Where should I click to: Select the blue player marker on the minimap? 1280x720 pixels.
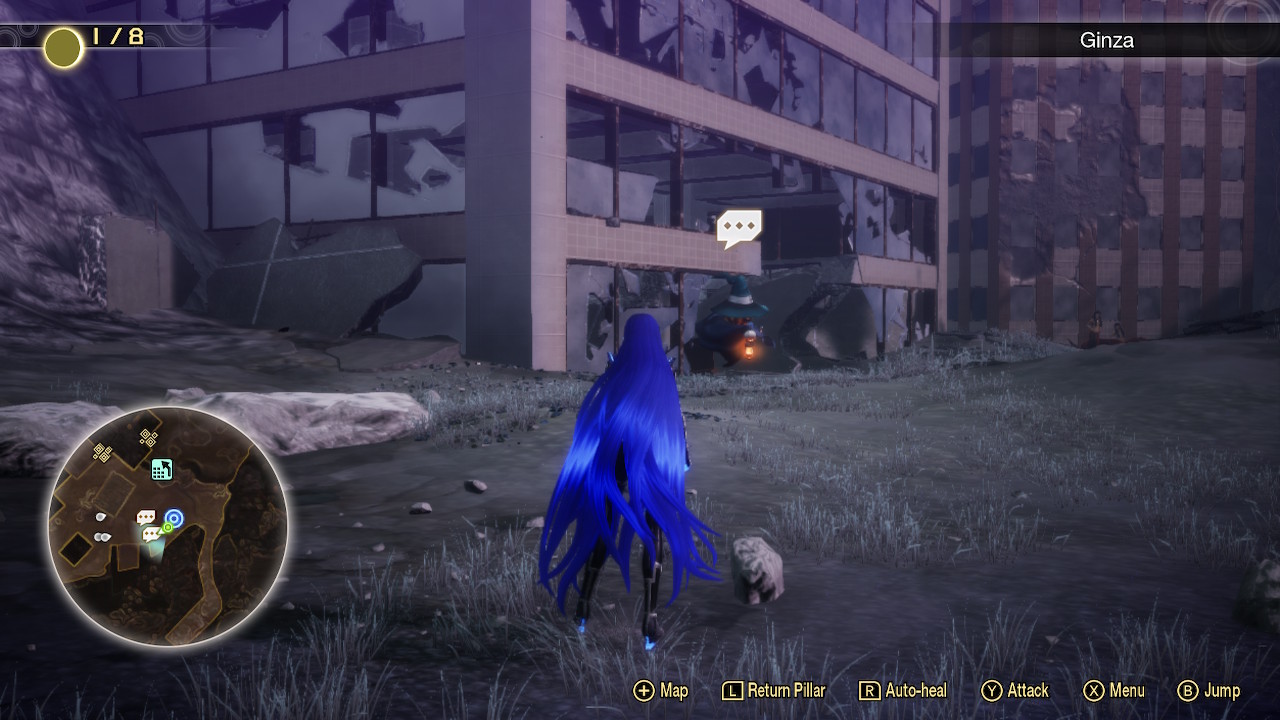174,517
